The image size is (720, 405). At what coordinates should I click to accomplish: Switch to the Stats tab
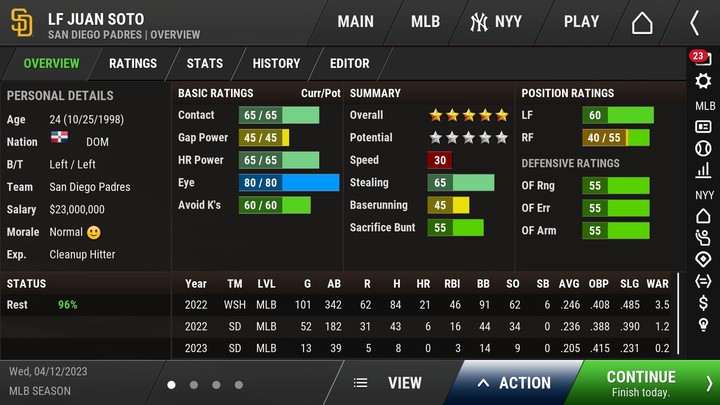click(x=205, y=63)
